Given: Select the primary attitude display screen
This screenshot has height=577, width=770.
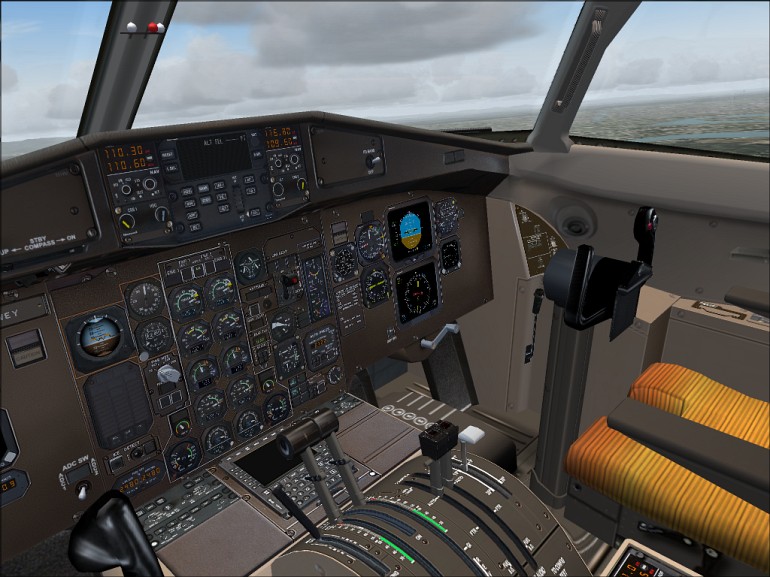Looking at the screenshot, I should 410,229.
